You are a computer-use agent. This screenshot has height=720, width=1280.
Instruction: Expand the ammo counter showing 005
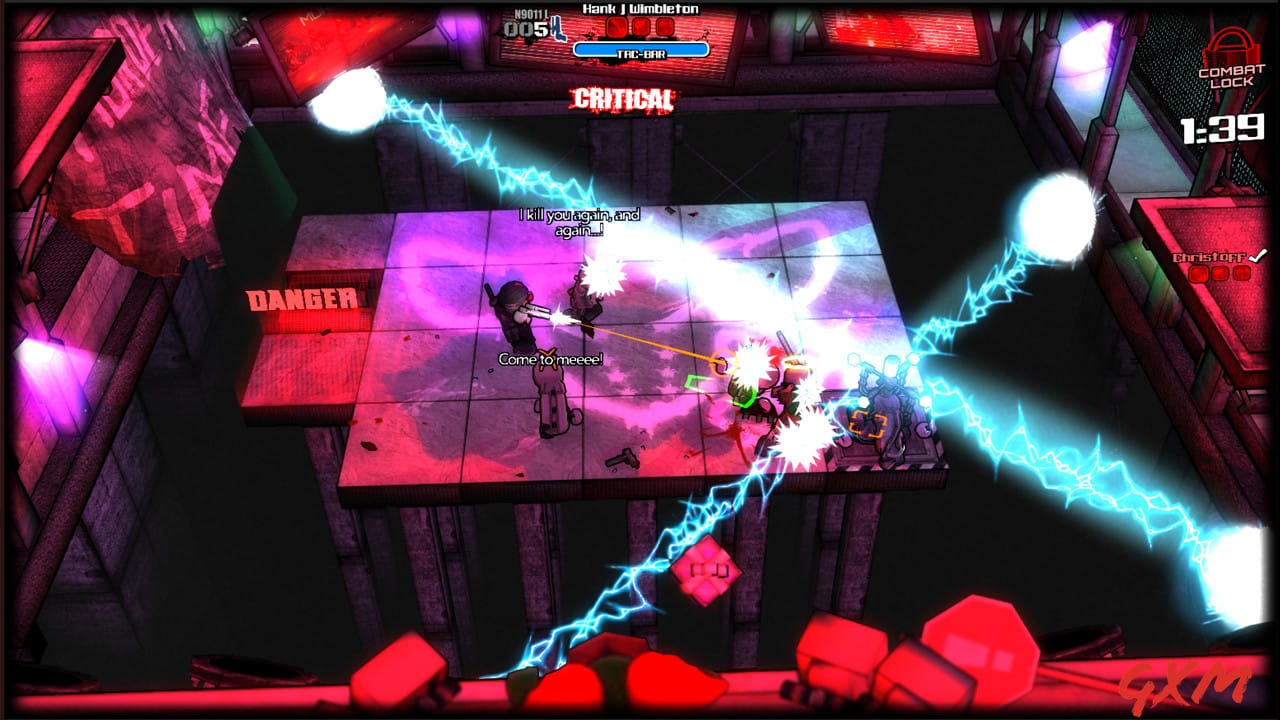[523, 30]
